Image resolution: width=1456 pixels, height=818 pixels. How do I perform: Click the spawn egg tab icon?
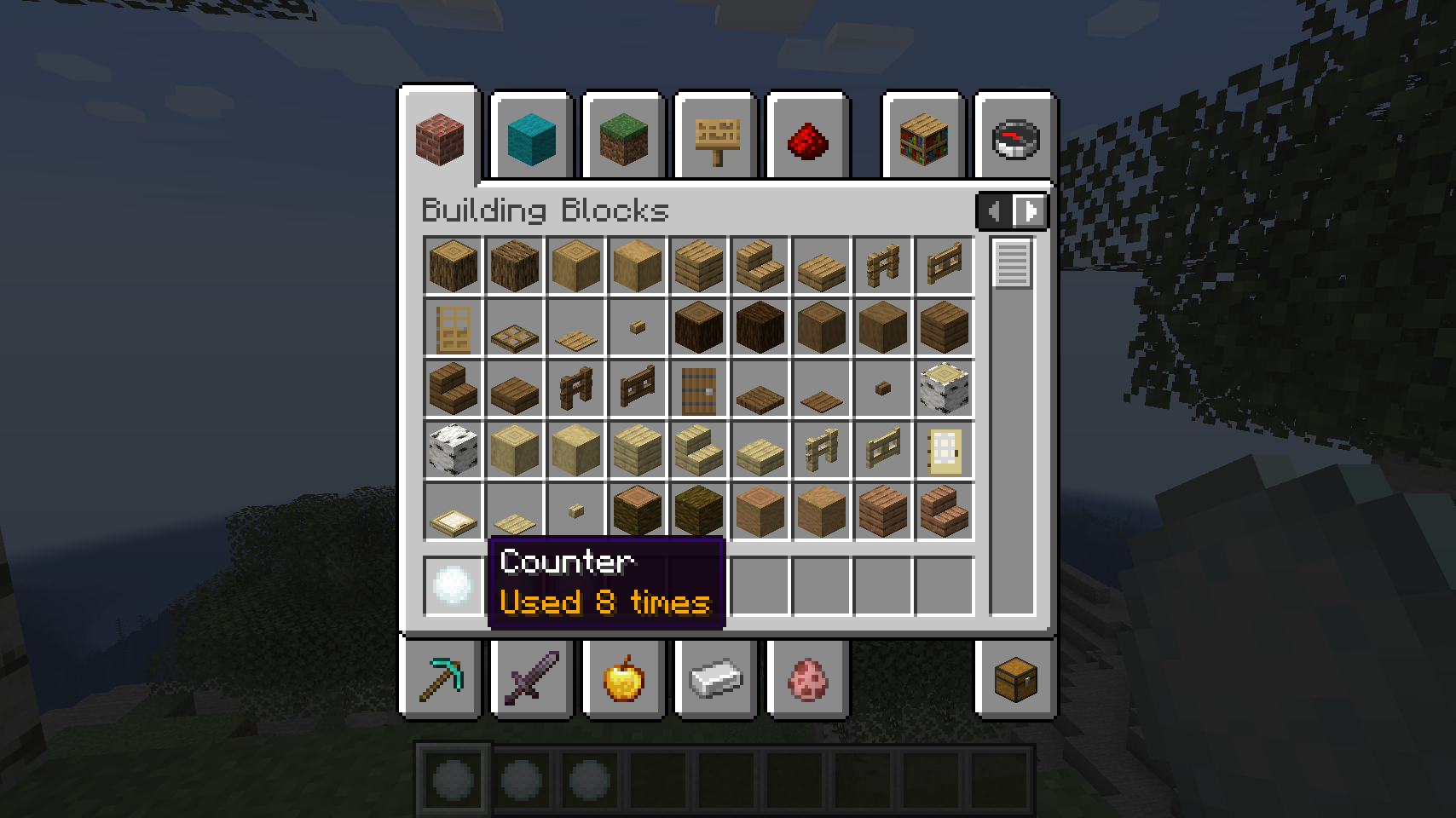click(806, 678)
